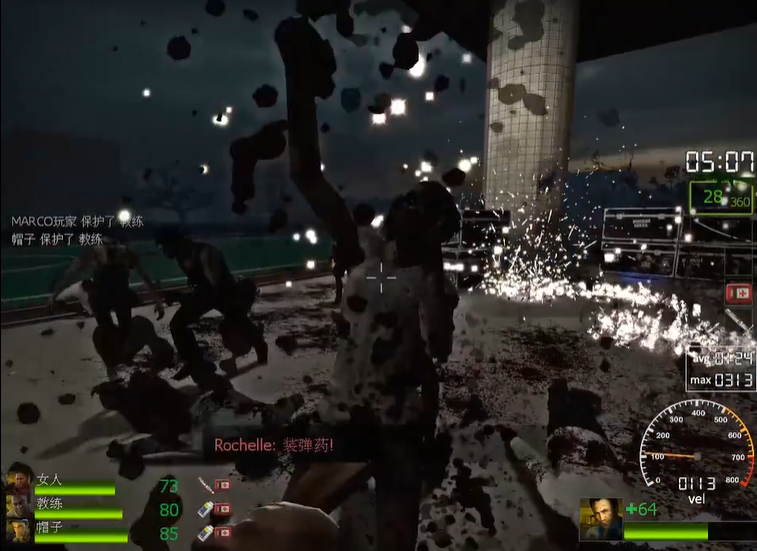Click 女人's first aid kit icon
Screen dimensions: 757x551
(x=223, y=485)
